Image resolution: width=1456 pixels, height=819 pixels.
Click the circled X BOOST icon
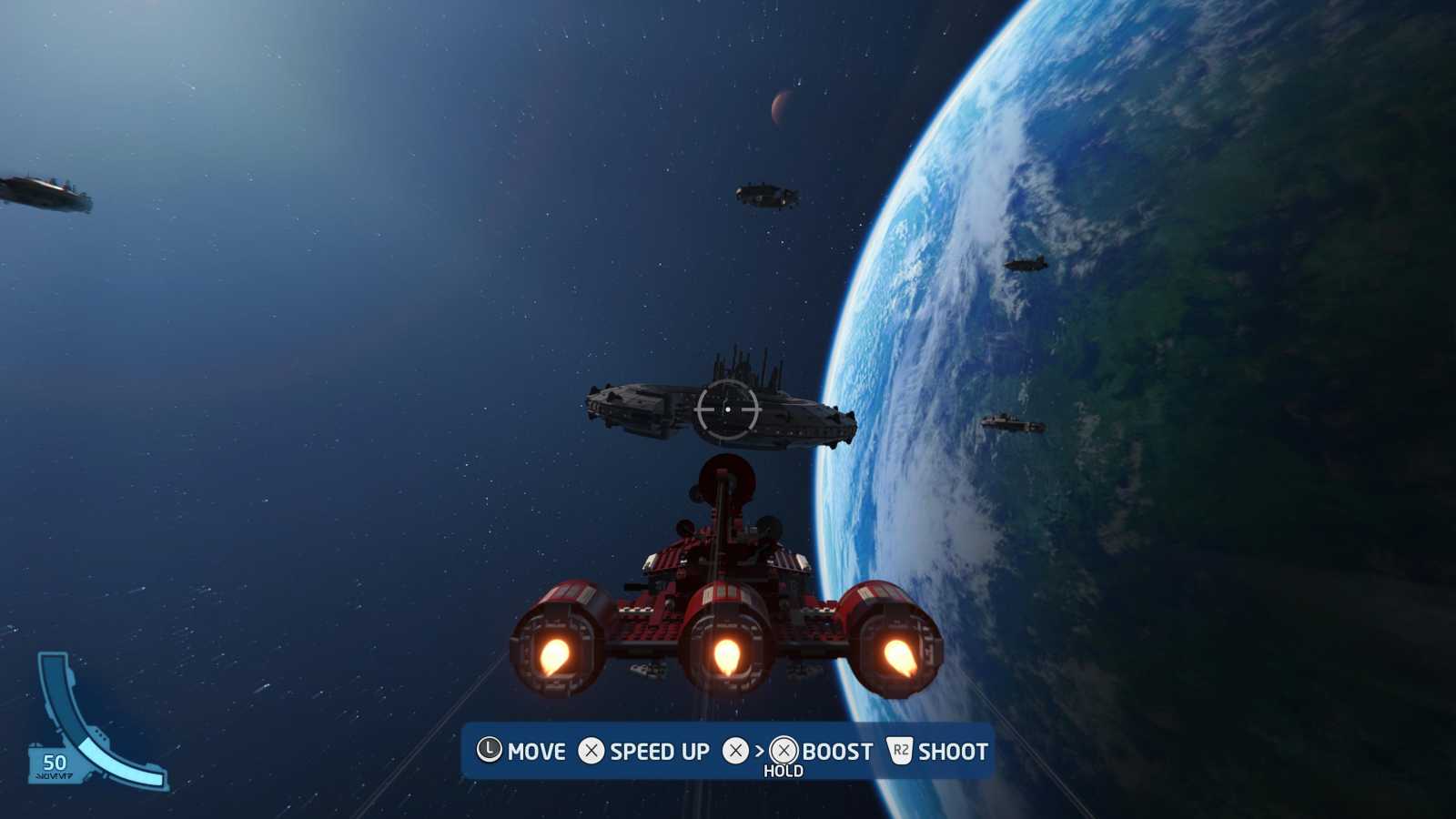783,752
